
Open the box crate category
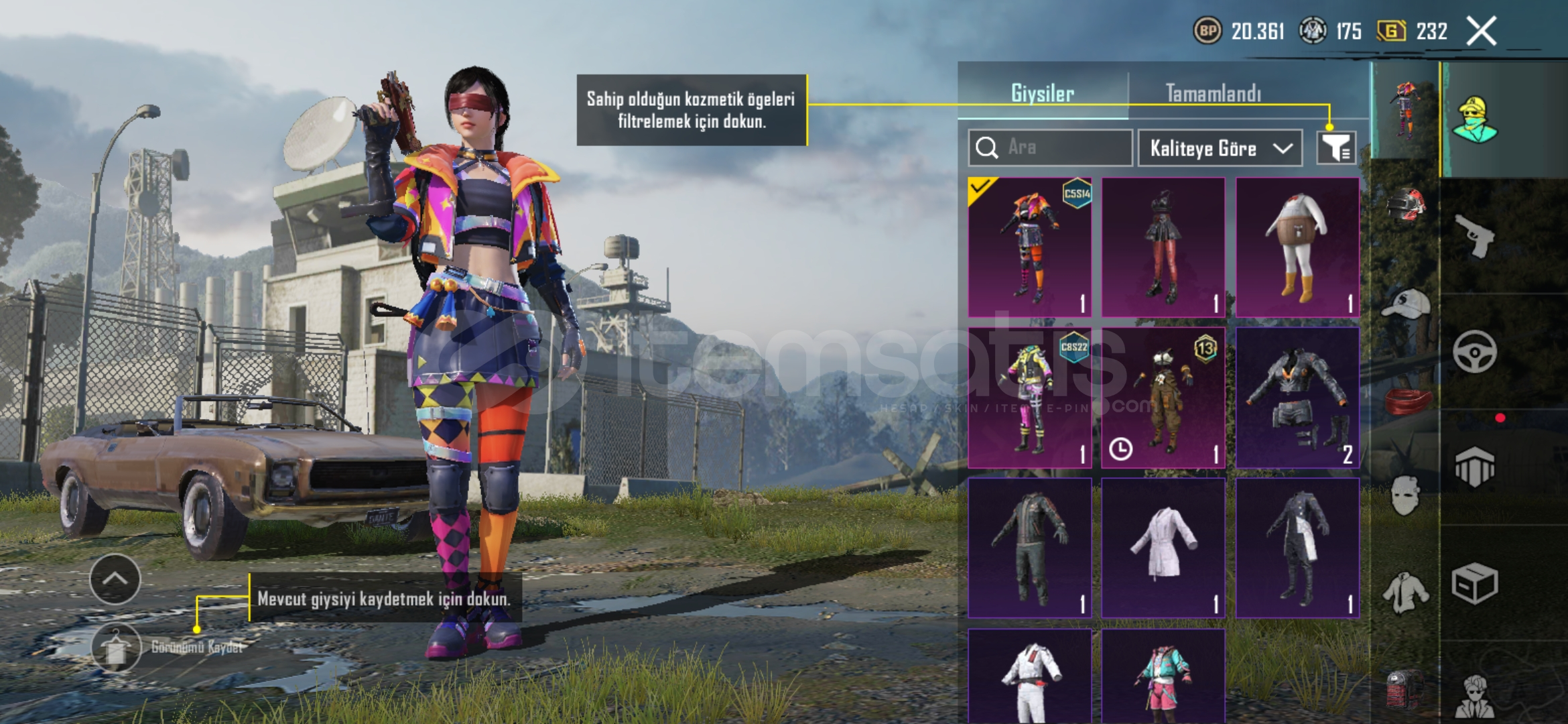(1474, 584)
